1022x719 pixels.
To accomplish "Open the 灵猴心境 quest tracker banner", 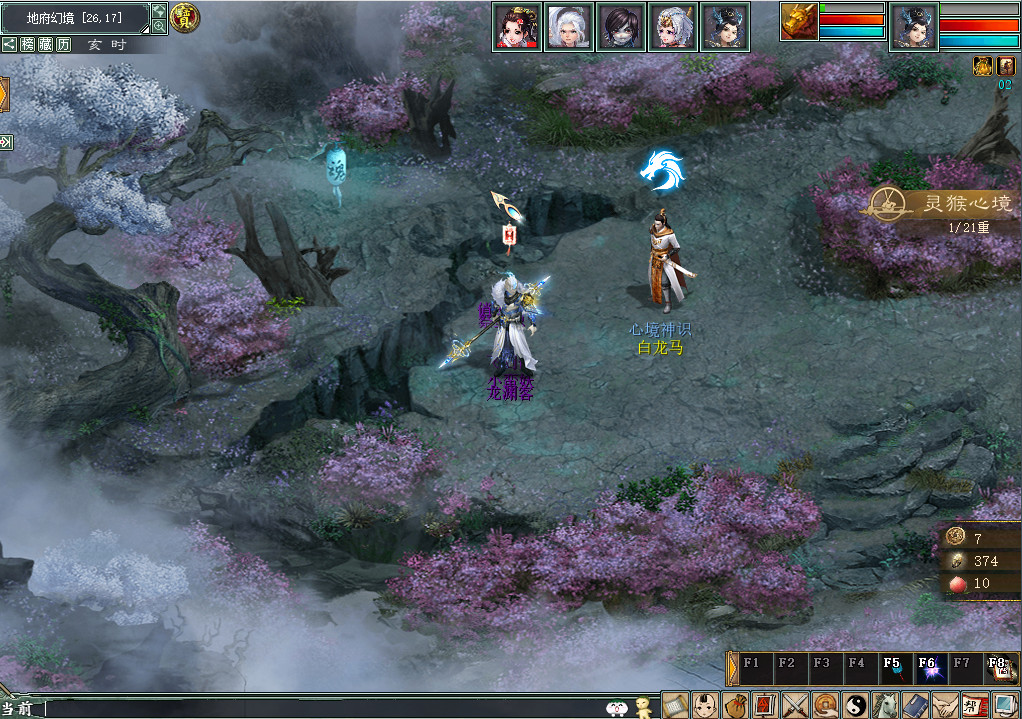I will coord(939,204).
